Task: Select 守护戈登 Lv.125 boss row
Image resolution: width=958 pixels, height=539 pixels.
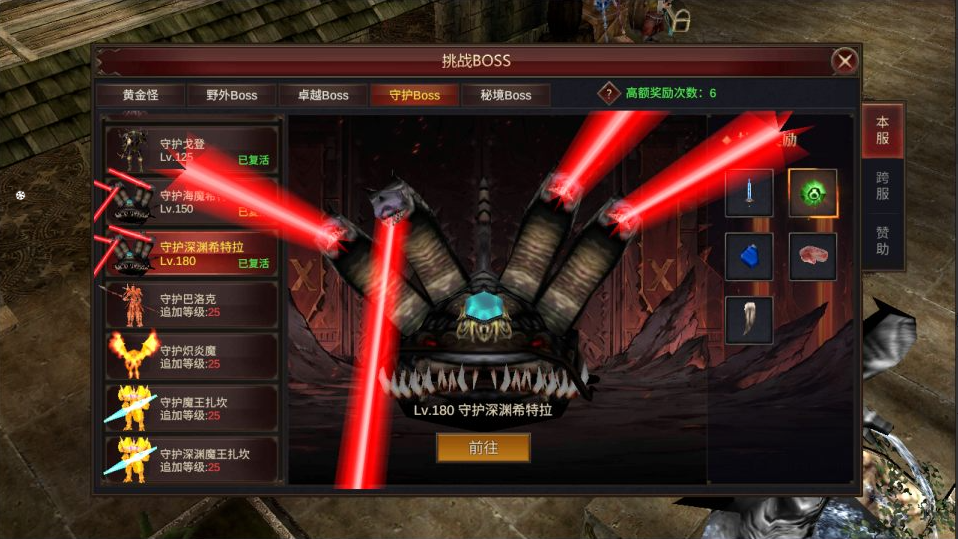Action: pyautogui.click(x=192, y=150)
